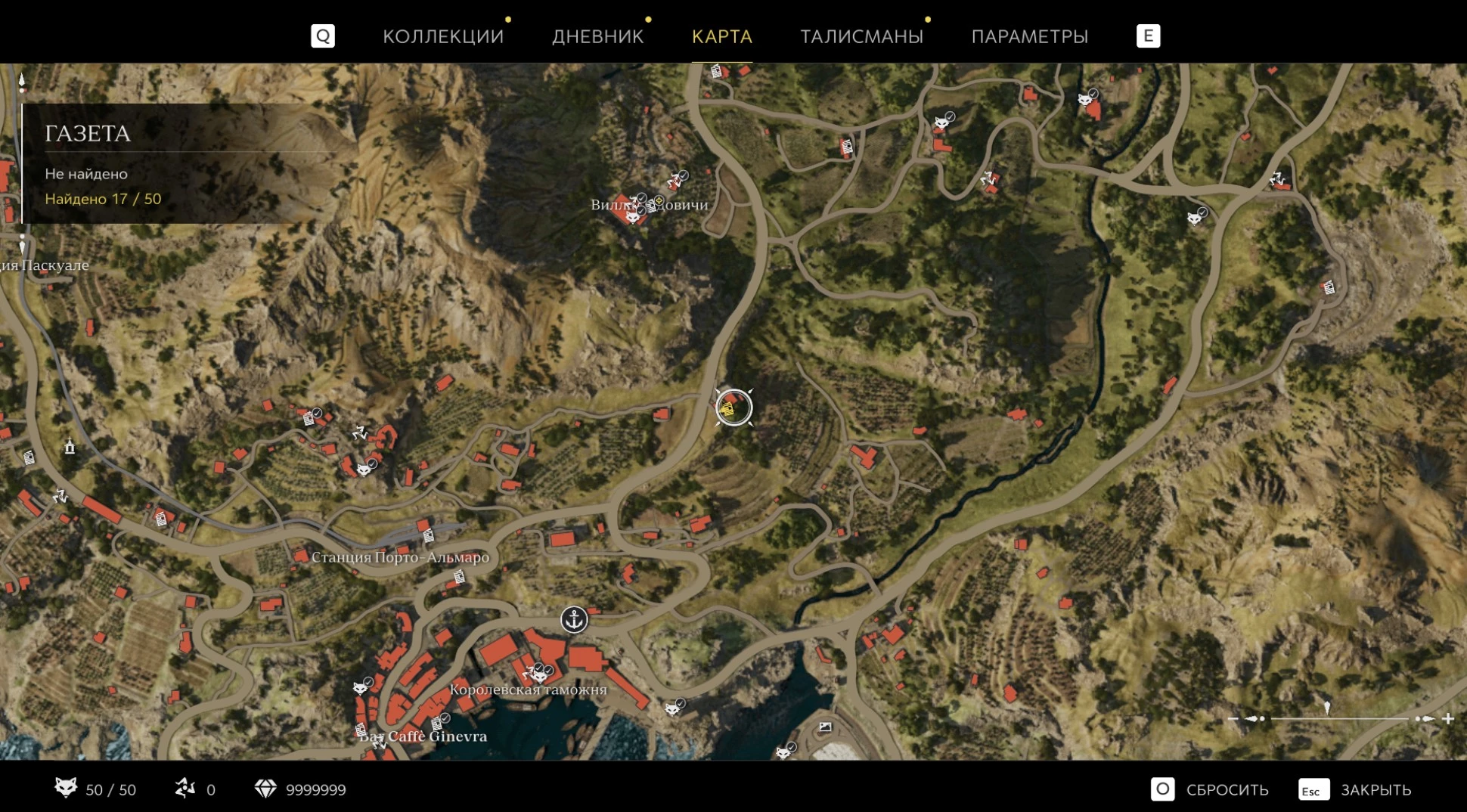1467x812 pixels.
Task: Open the Дневник tab
Action: [597, 36]
